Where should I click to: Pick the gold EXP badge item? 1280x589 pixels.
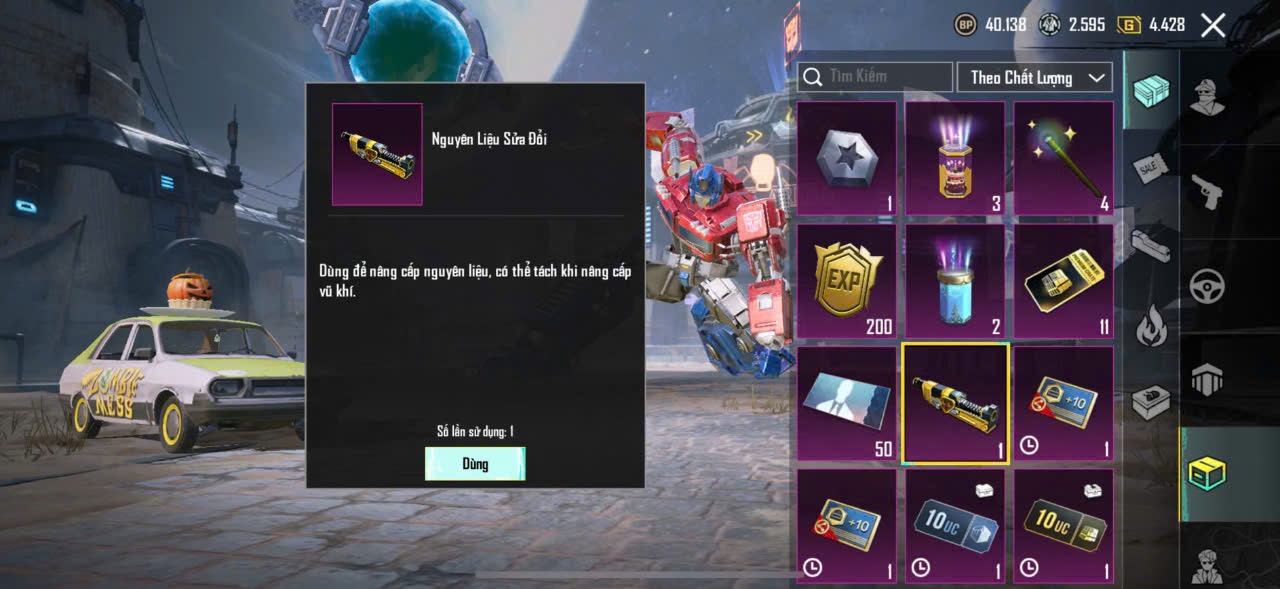click(x=846, y=281)
